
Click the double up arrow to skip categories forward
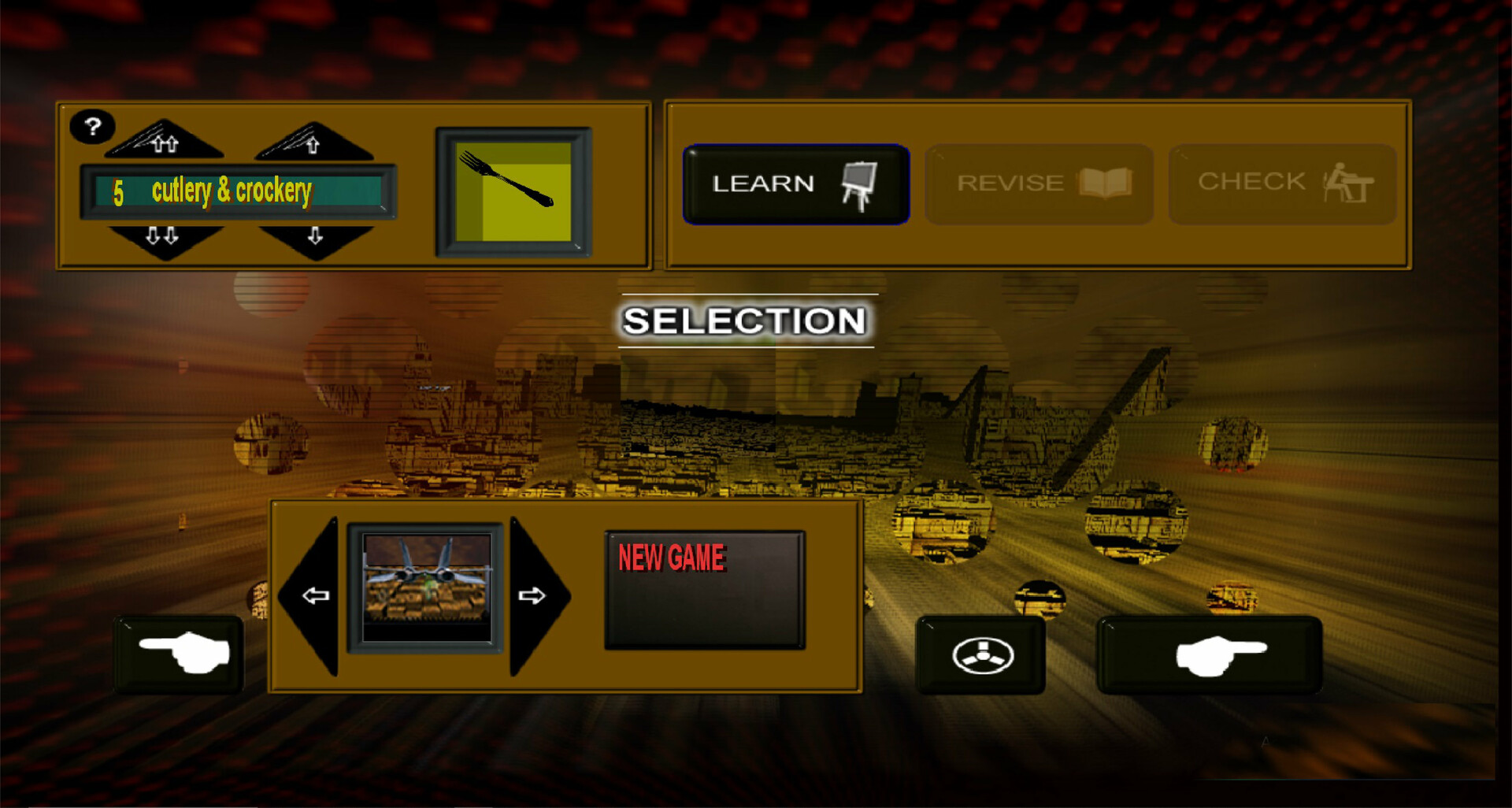[x=165, y=142]
